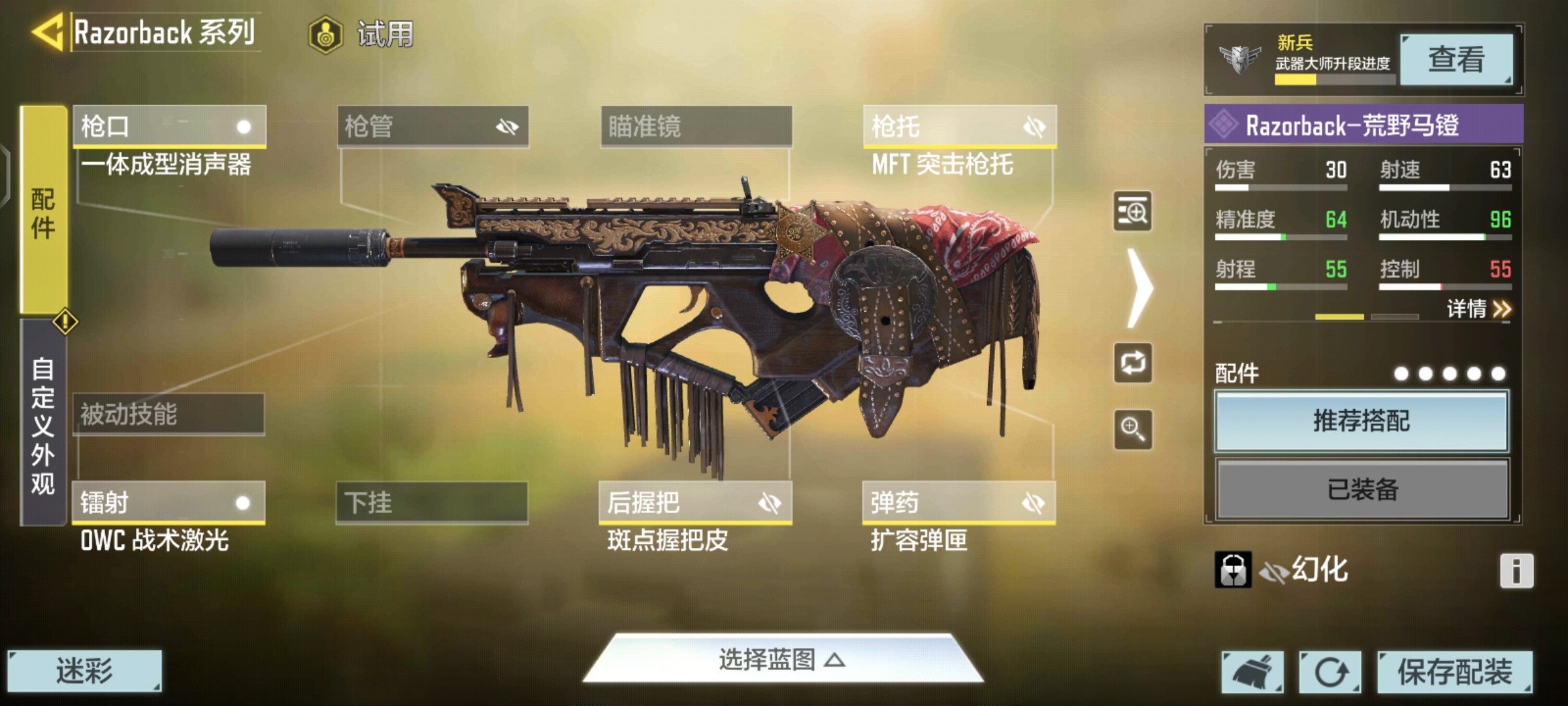Image resolution: width=1568 pixels, height=706 pixels.
Task: Expand the 选择蓝图 blueprint selector
Action: tap(783, 660)
